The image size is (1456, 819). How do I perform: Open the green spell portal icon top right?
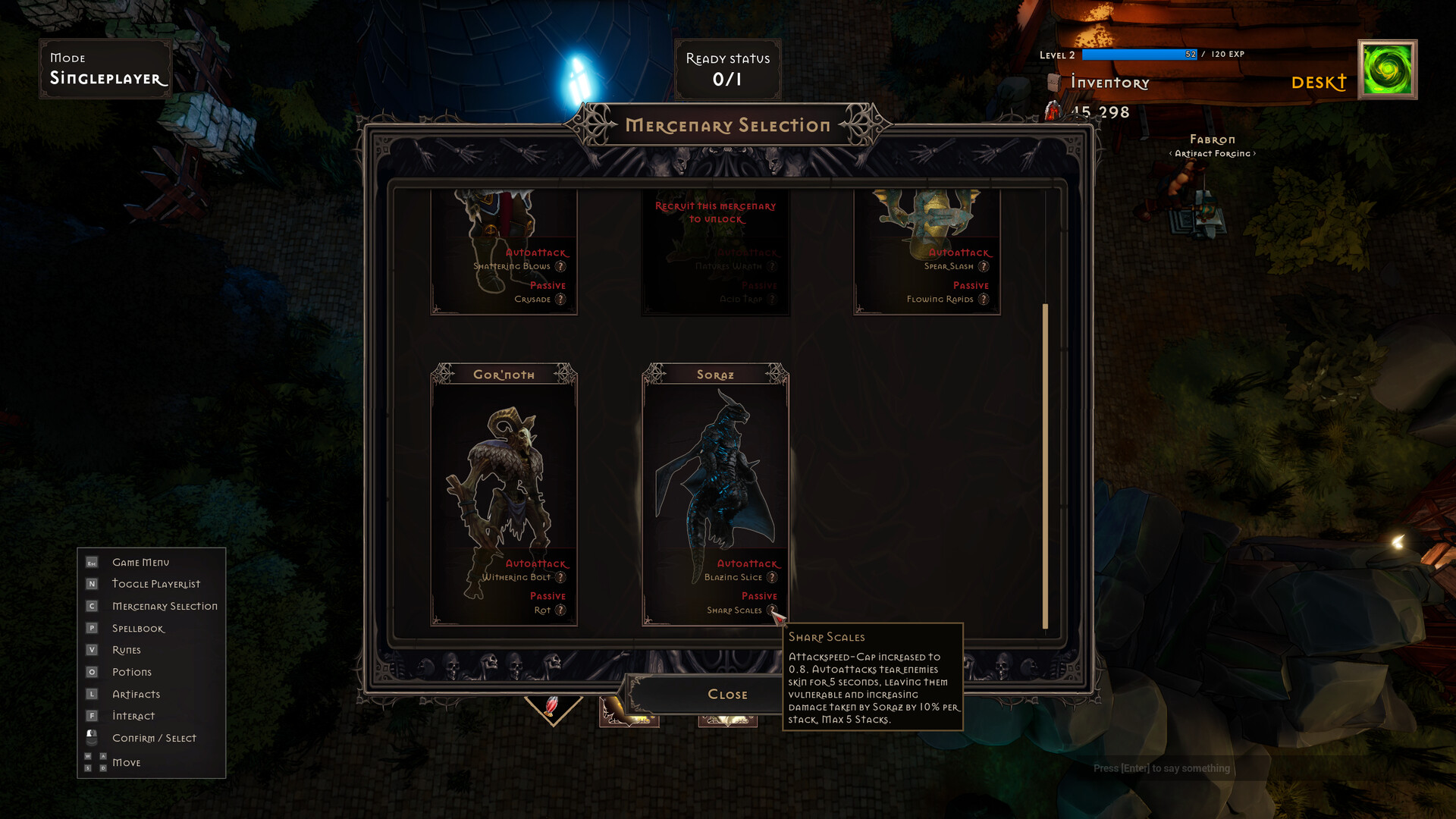(x=1389, y=71)
